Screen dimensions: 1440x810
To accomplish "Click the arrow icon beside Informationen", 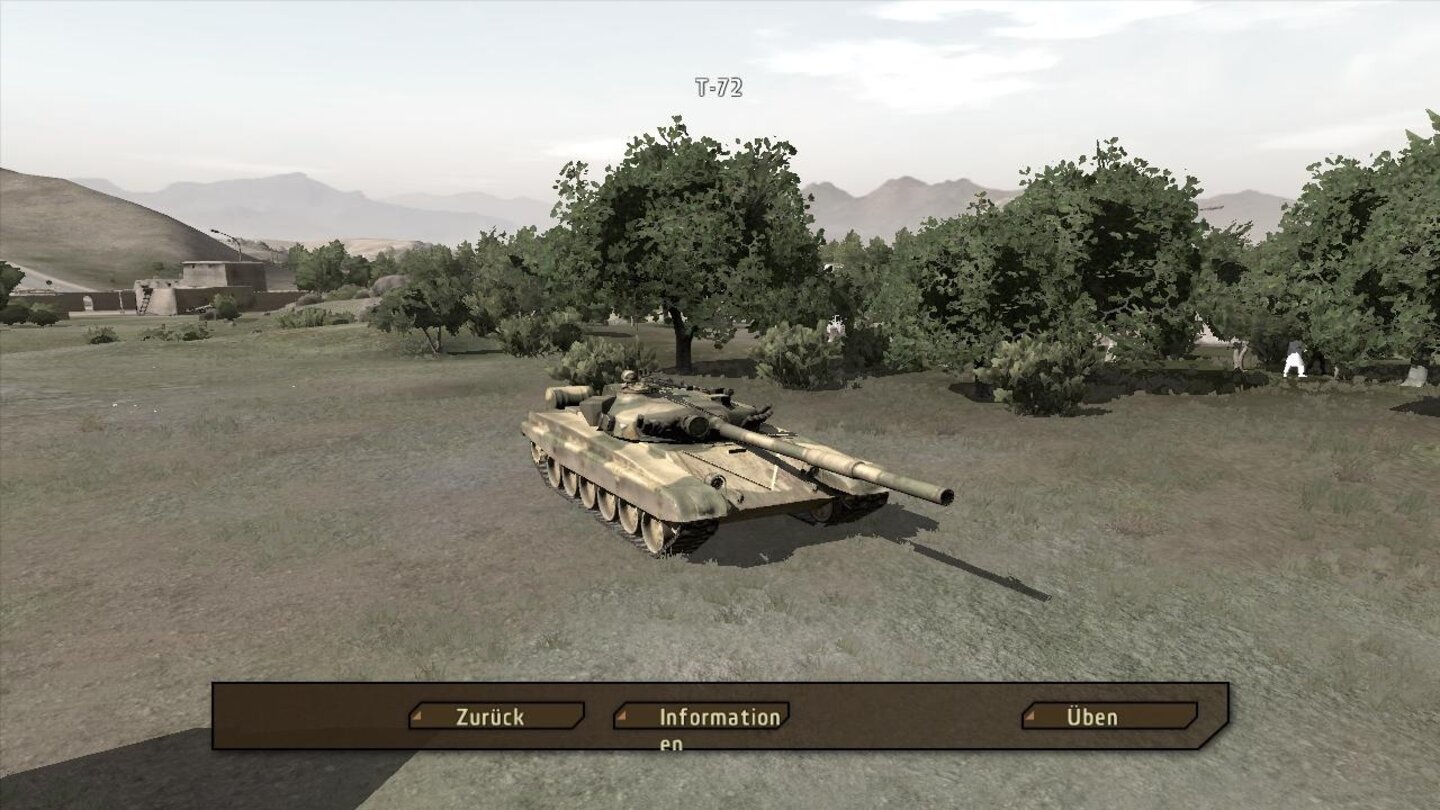I will (x=623, y=717).
